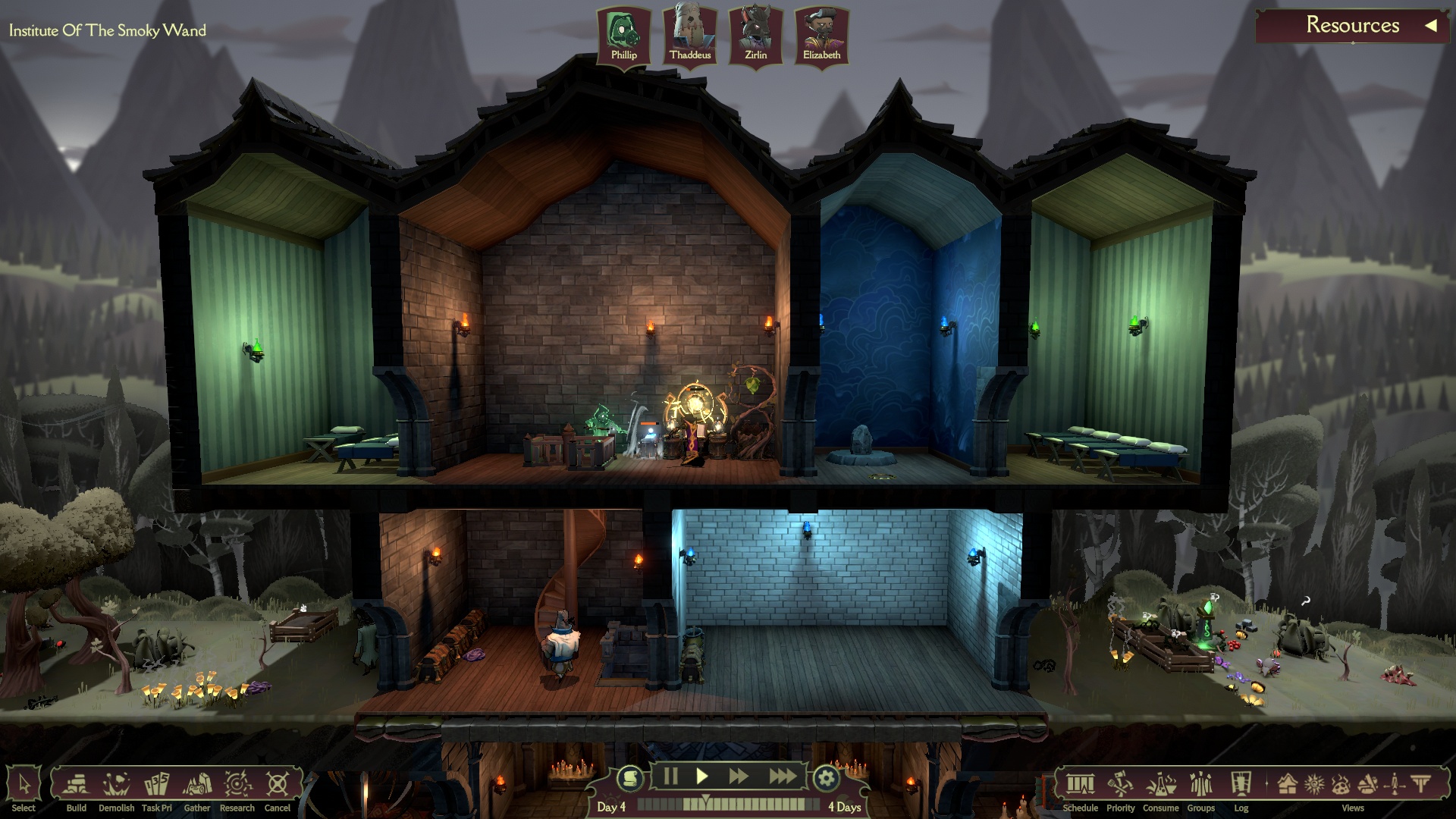Choose the Demolish tool
The image size is (1456, 819).
point(116,786)
